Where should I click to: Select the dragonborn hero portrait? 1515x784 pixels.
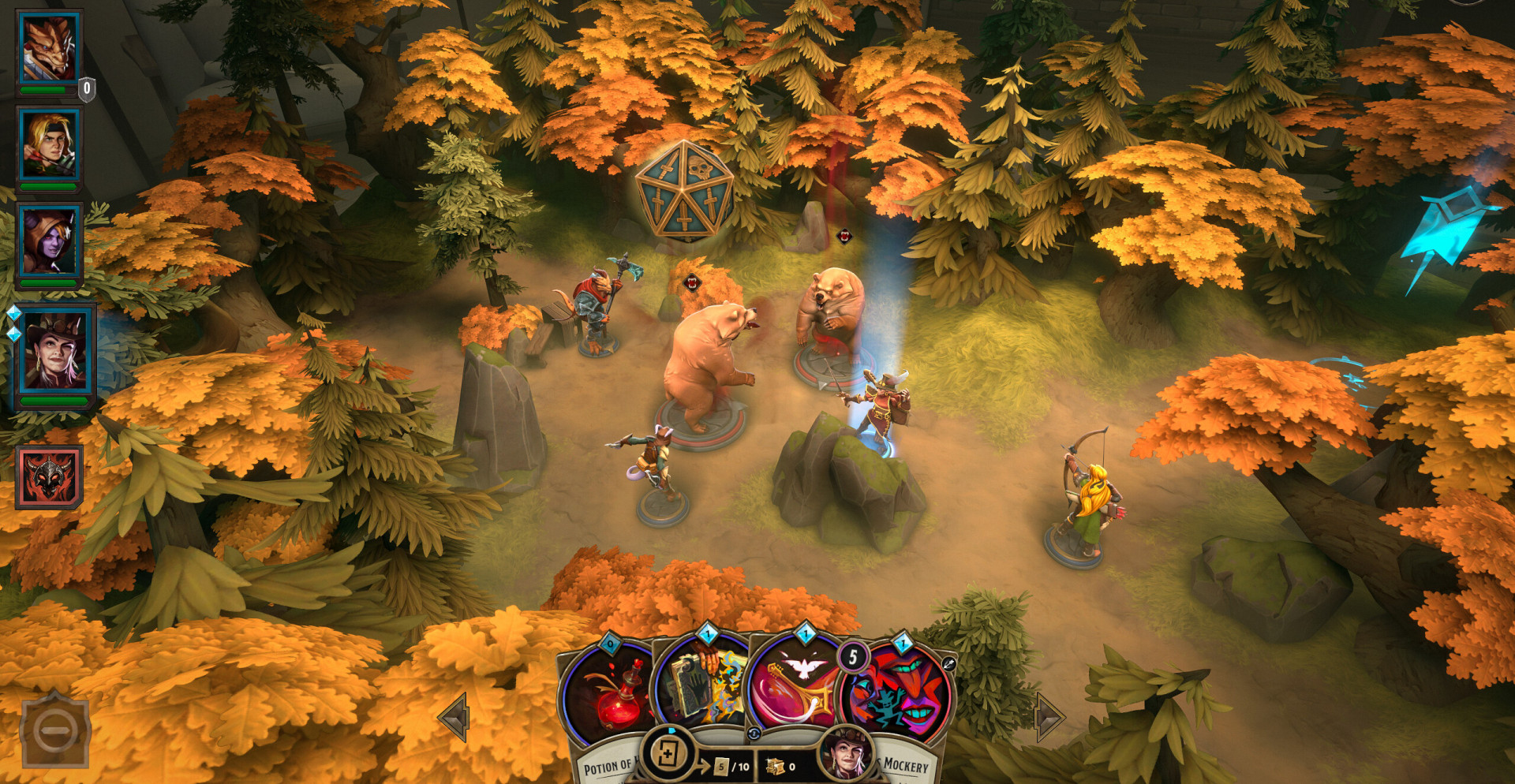click(49, 49)
